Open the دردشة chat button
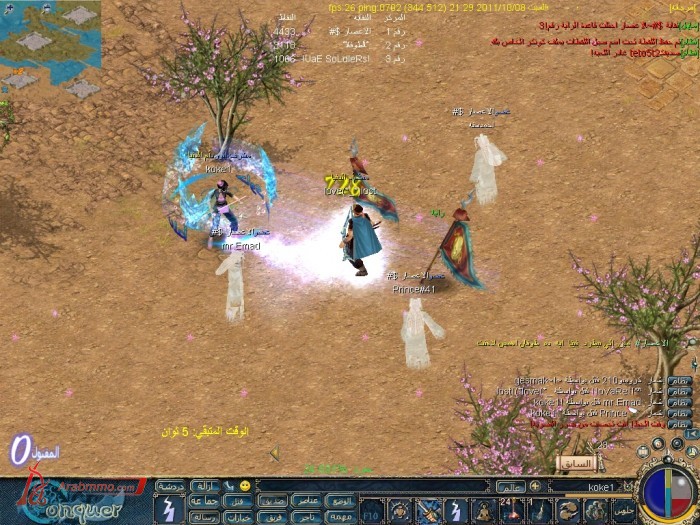The width and height of the screenshot is (700, 525). pyautogui.click(x=172, y=485)
